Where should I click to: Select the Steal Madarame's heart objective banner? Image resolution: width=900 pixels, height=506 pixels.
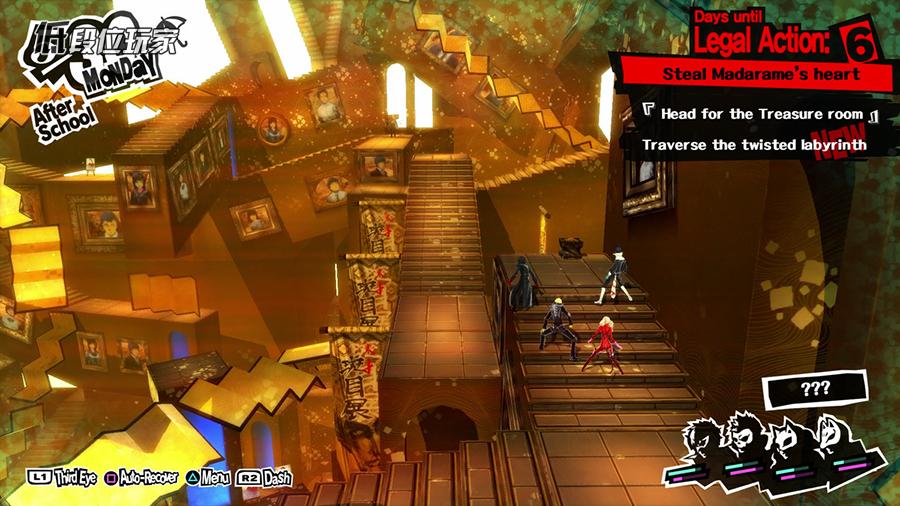point(760,74)
